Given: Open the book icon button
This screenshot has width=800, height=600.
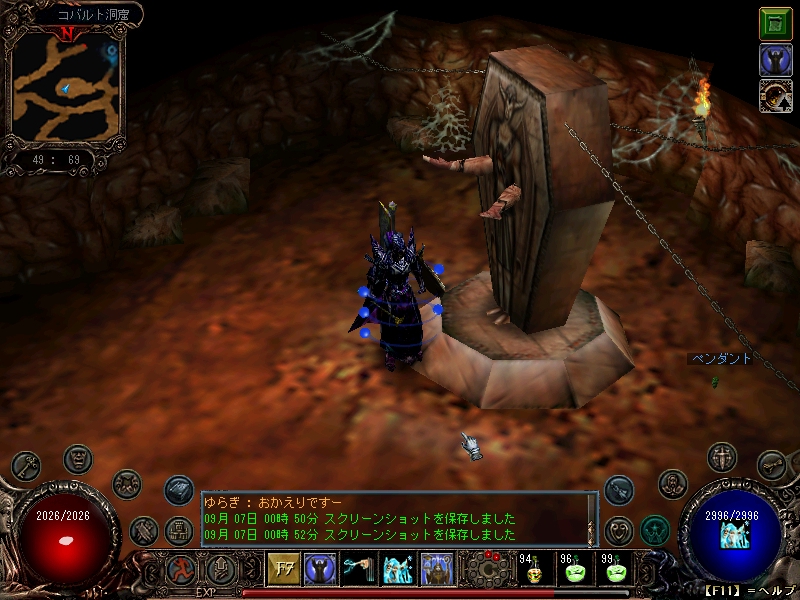Looking at the screenshot, I should click(178, 489).
